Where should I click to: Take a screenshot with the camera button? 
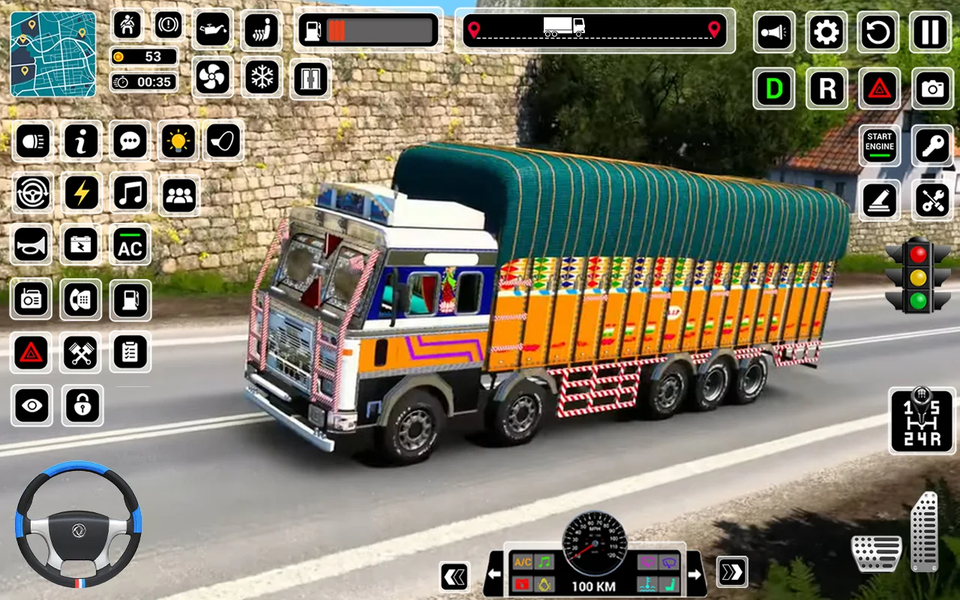coord(932,89)
